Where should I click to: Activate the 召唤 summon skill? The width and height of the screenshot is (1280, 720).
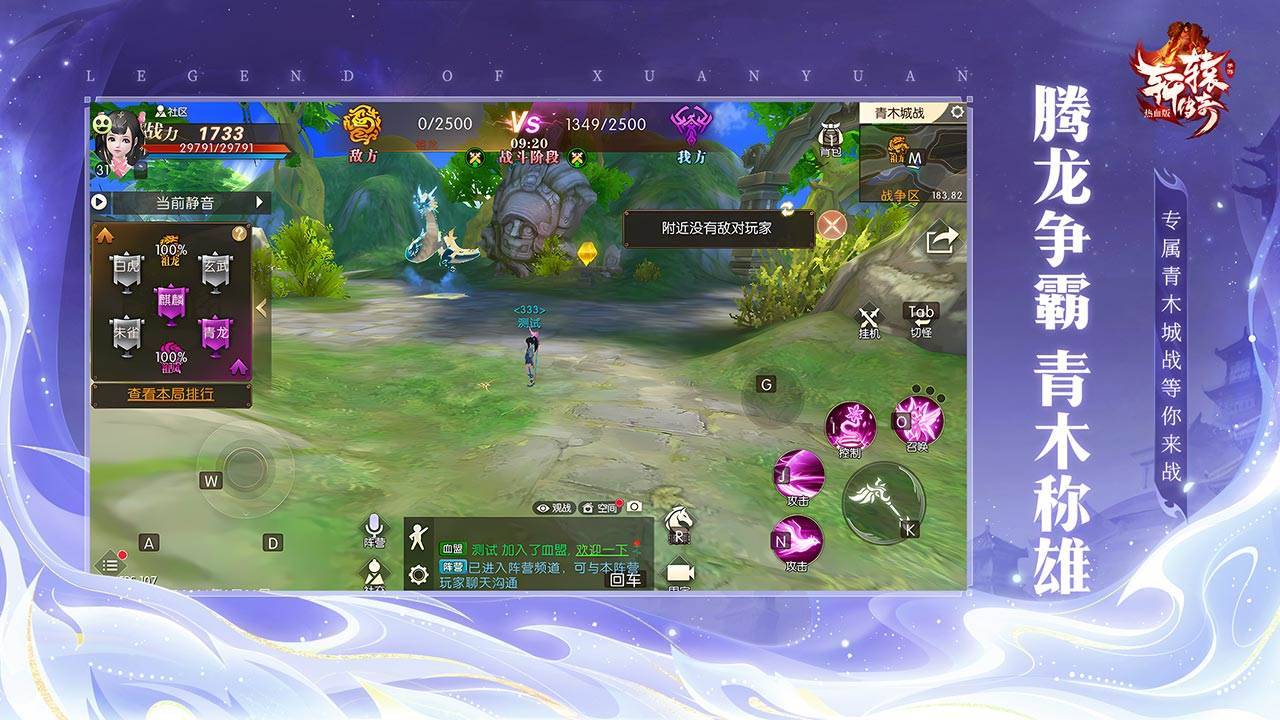[x=918, y=420]
